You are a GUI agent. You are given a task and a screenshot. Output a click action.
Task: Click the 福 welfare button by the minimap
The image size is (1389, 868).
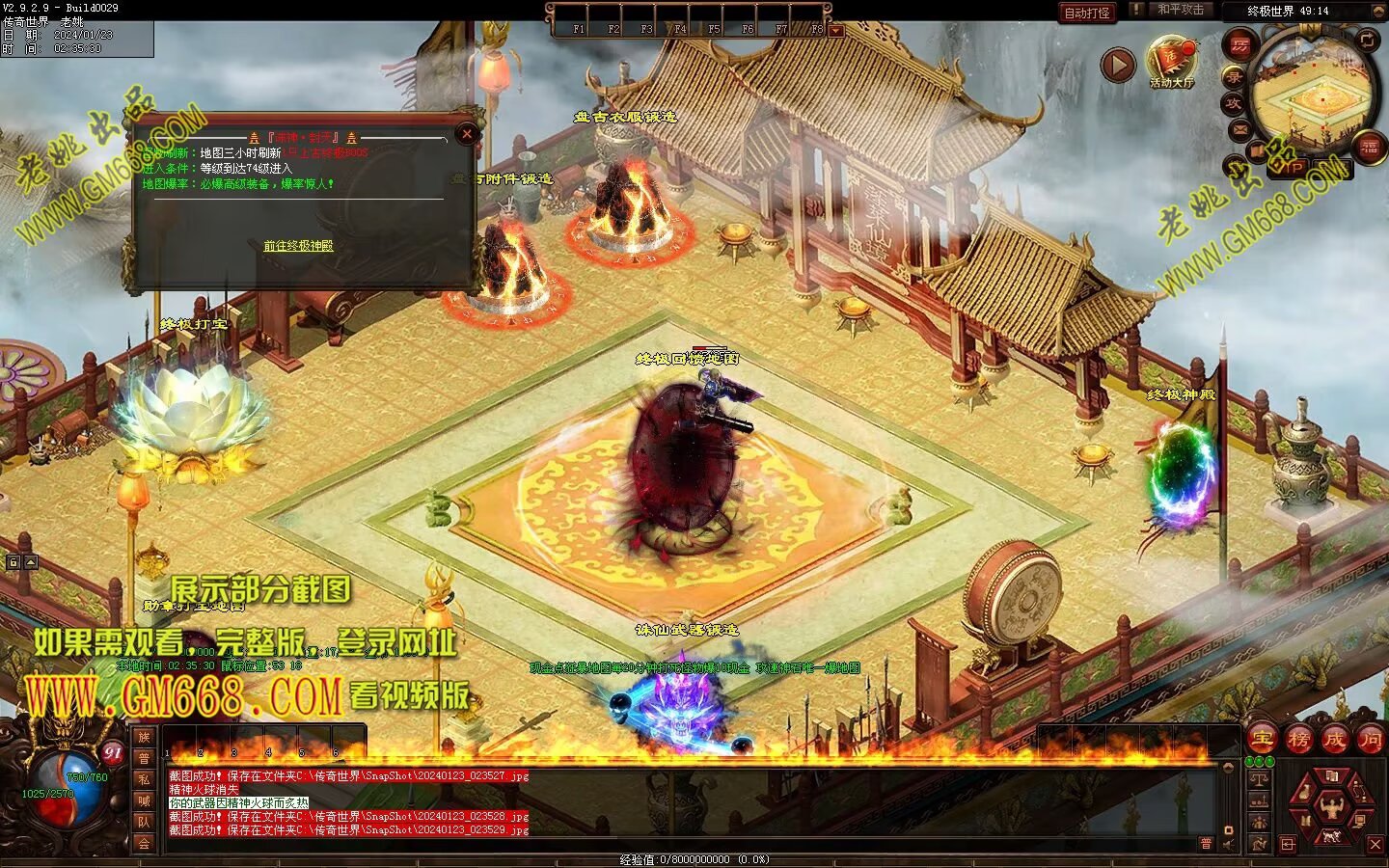1369,146
